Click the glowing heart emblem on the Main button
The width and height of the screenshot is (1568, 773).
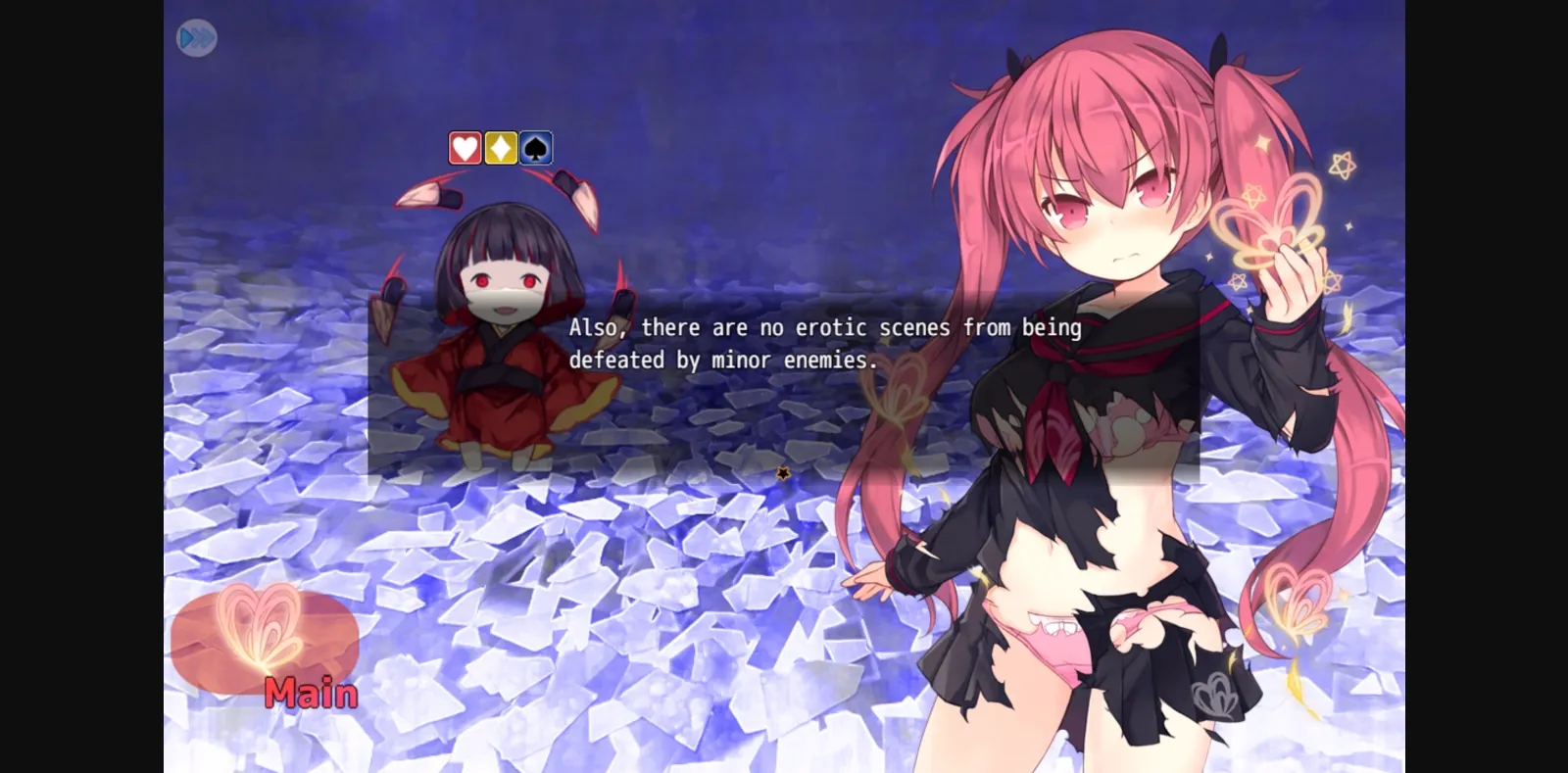[257, 627]
